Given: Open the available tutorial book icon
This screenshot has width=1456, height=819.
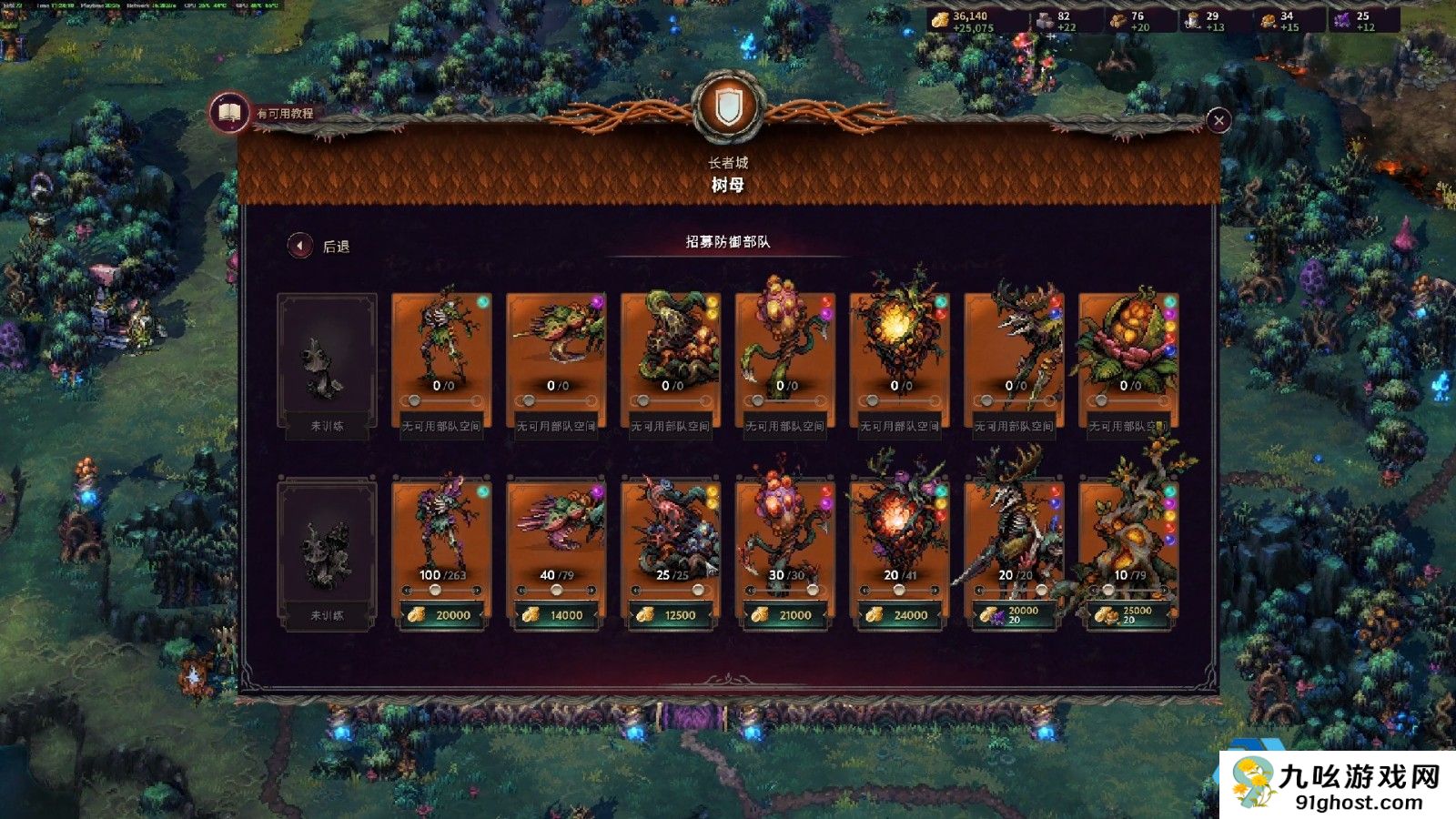Looking at the screenshot, I should point(229,113).
